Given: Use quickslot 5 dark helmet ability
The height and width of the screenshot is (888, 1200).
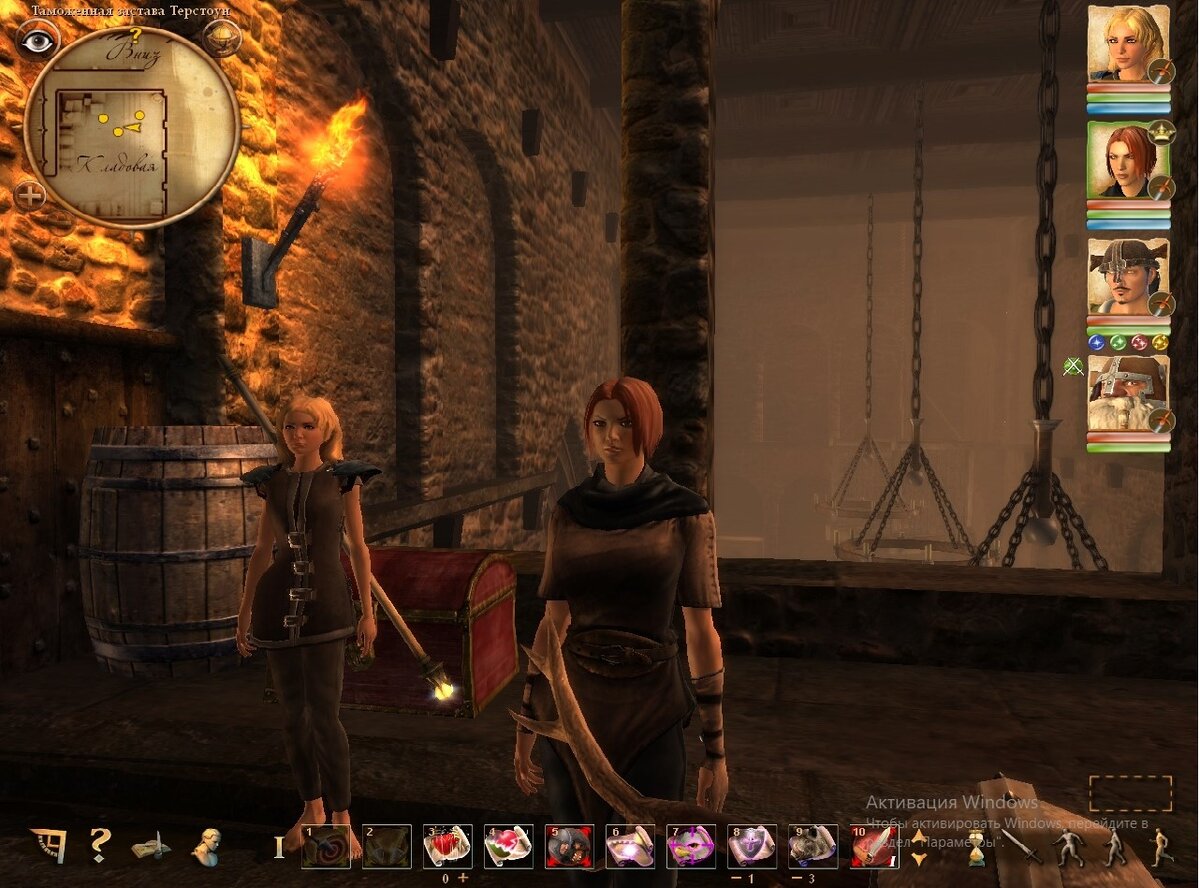Looking at the screenshot, I should pyautogui.click(x=569, y=846).
